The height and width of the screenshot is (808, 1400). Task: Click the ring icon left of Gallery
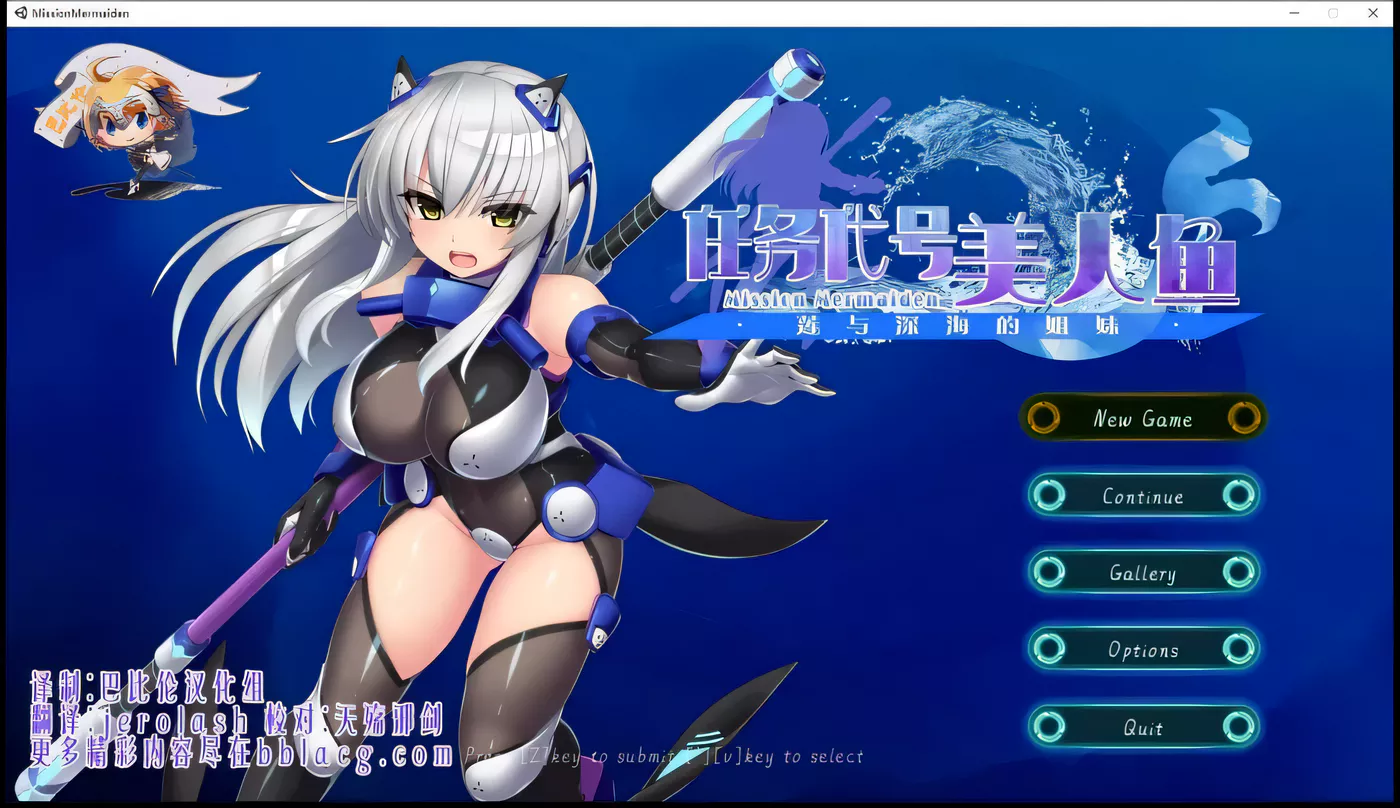click(1049, 573)
